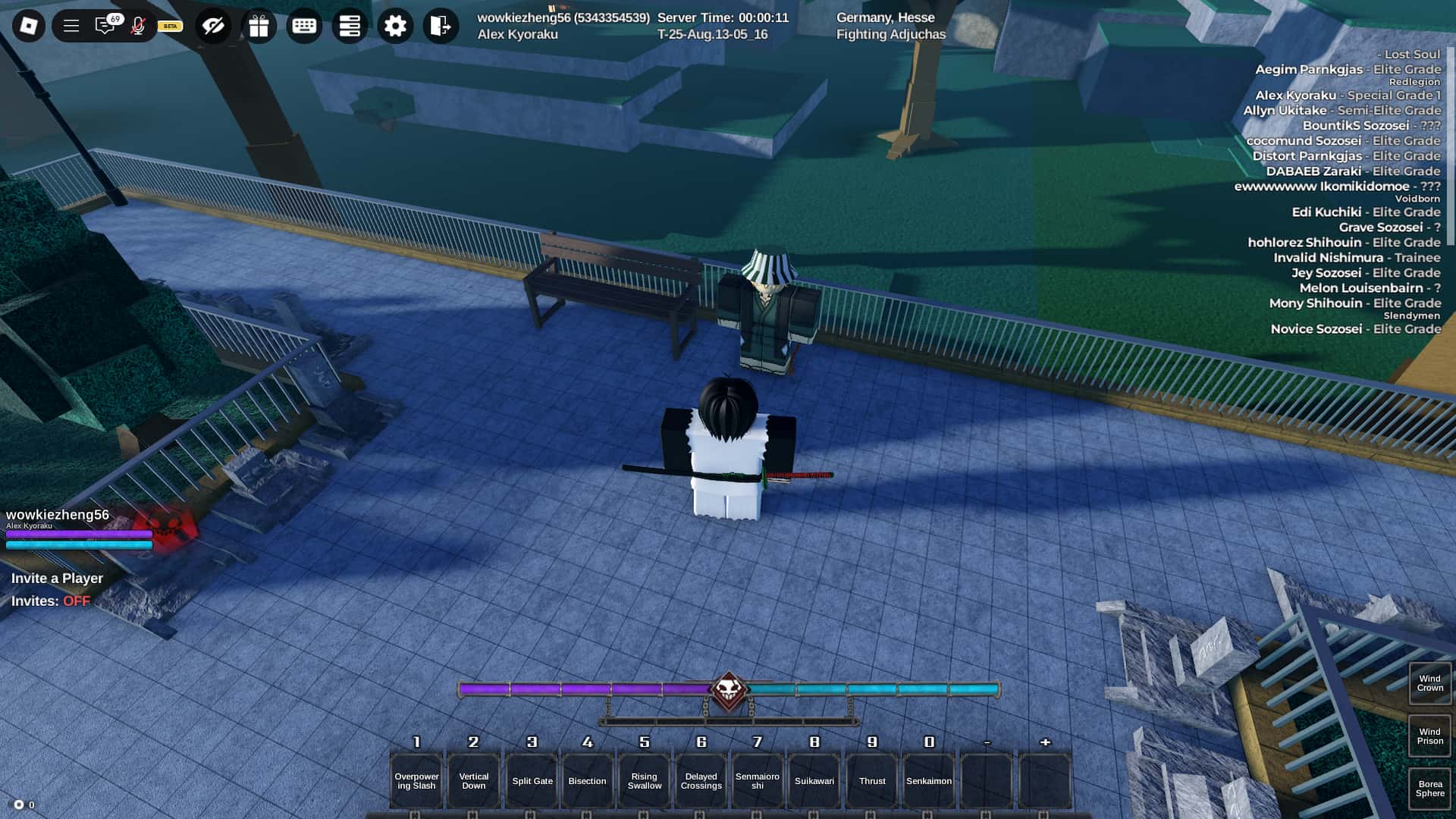
Task: Select the Senkaimon skill slot
Action: [929, 780]
